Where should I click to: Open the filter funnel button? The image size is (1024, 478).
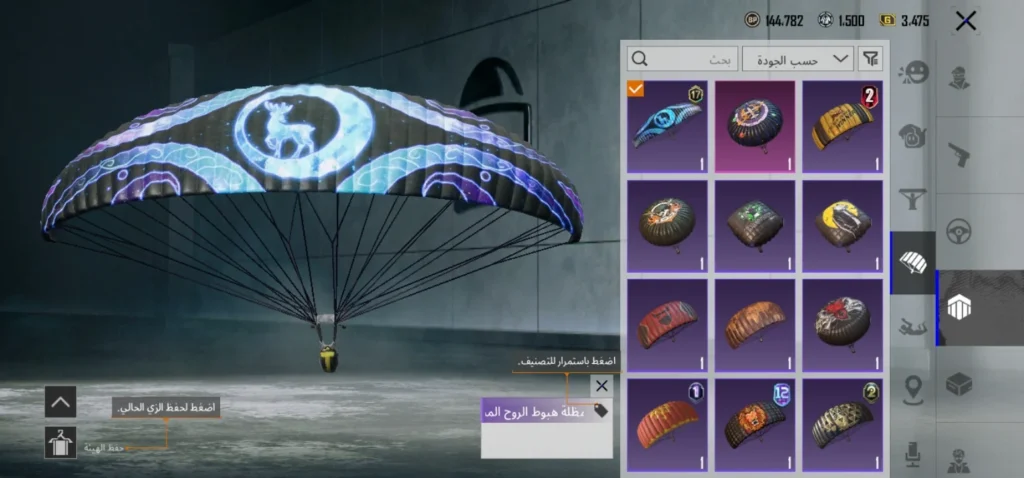(x=872, y=59)
